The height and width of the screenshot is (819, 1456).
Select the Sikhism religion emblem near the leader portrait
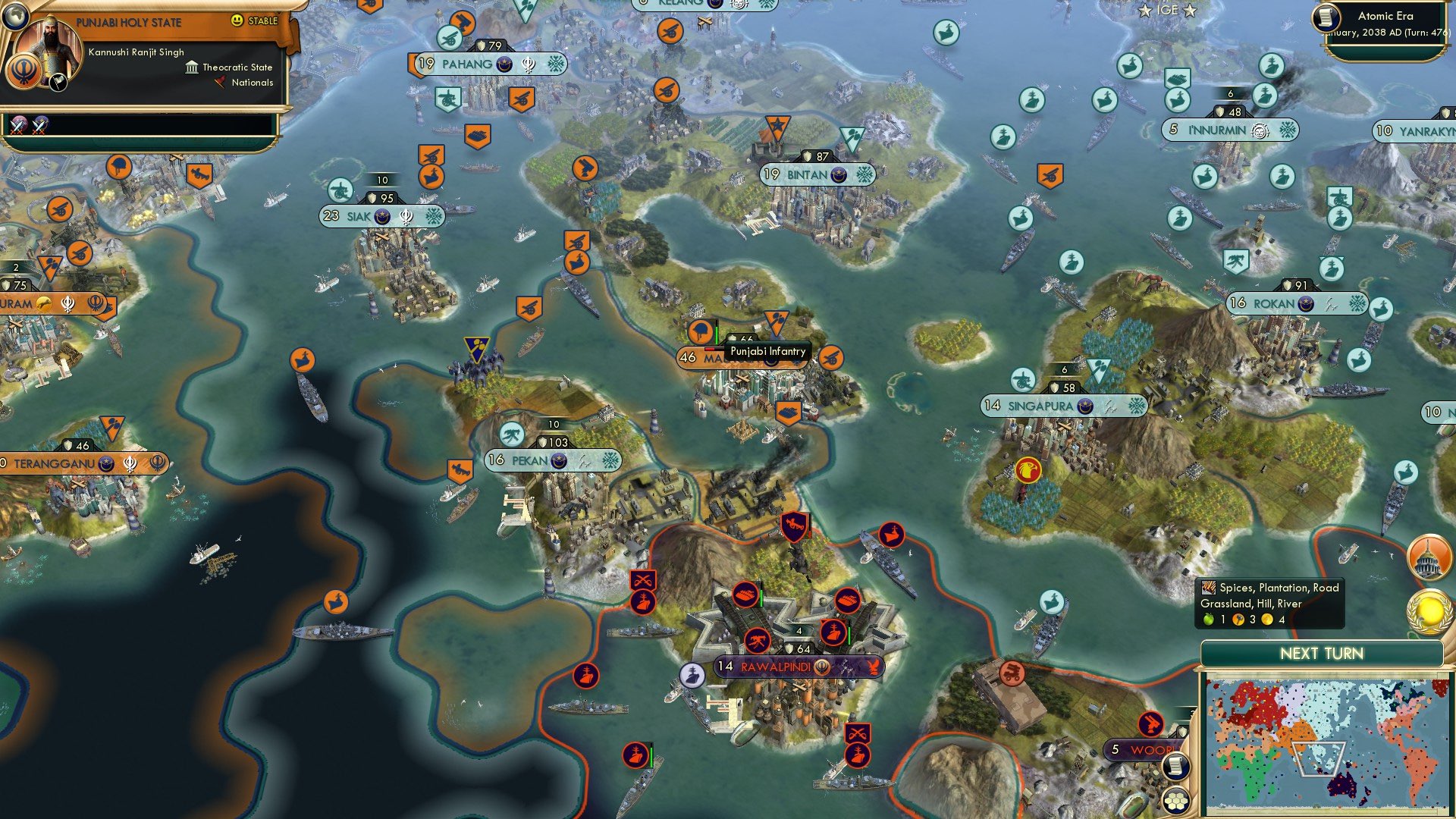[24, 73]
